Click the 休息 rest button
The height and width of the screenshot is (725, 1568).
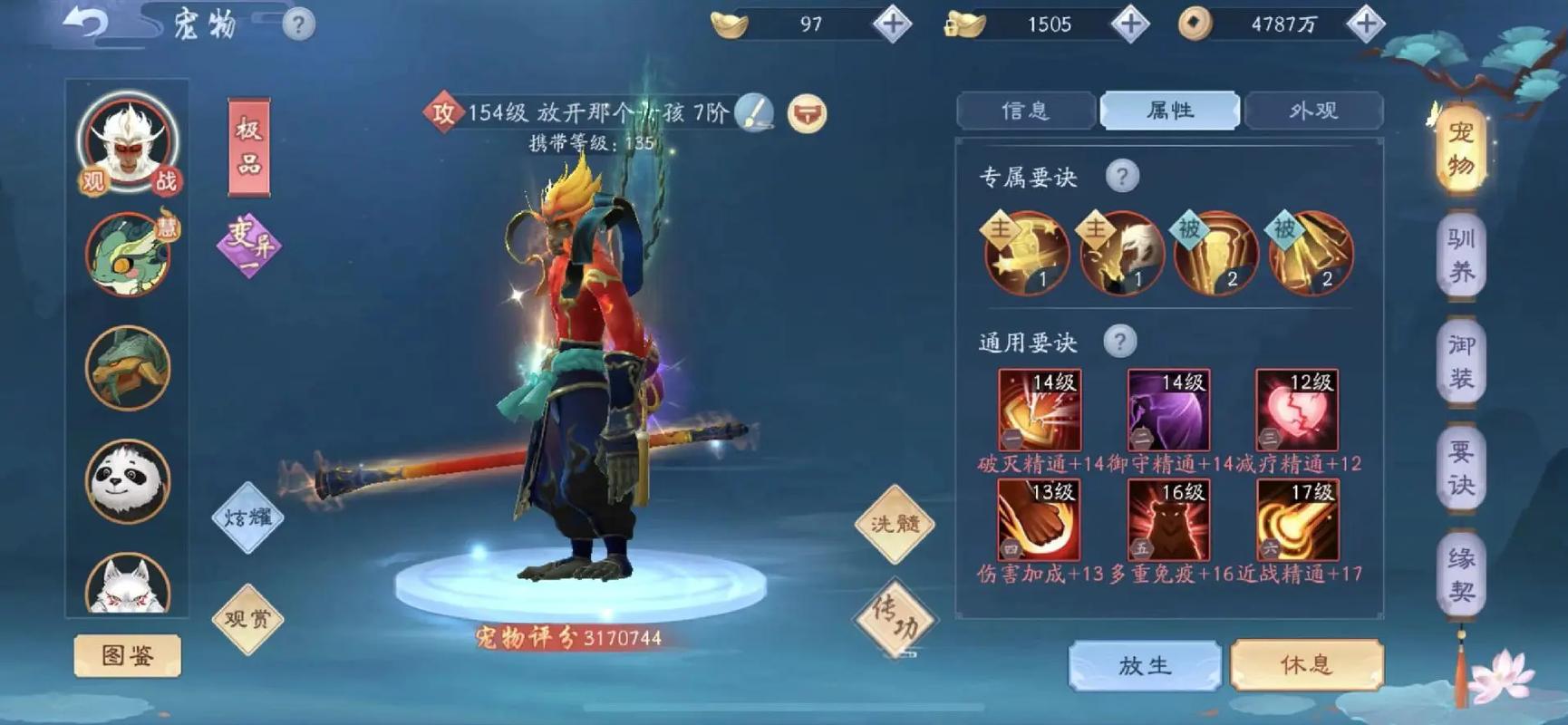(1307, 664)
